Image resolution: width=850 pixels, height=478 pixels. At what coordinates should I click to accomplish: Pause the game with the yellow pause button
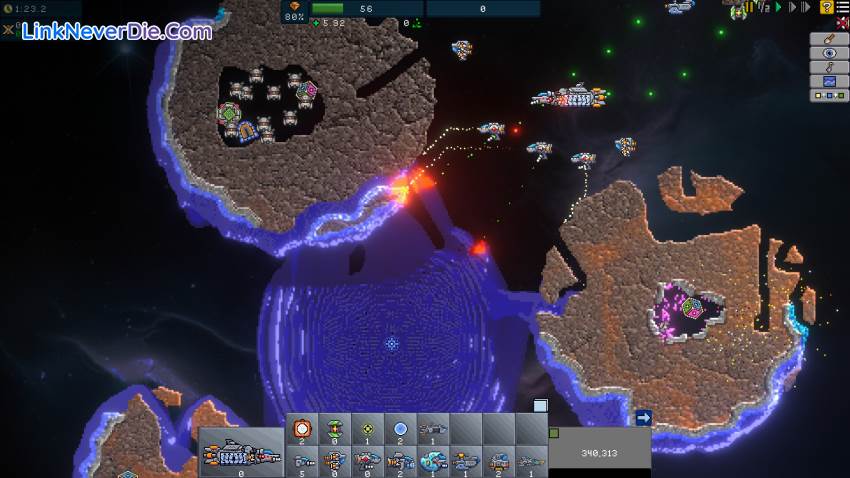click(x=749, y=7)
